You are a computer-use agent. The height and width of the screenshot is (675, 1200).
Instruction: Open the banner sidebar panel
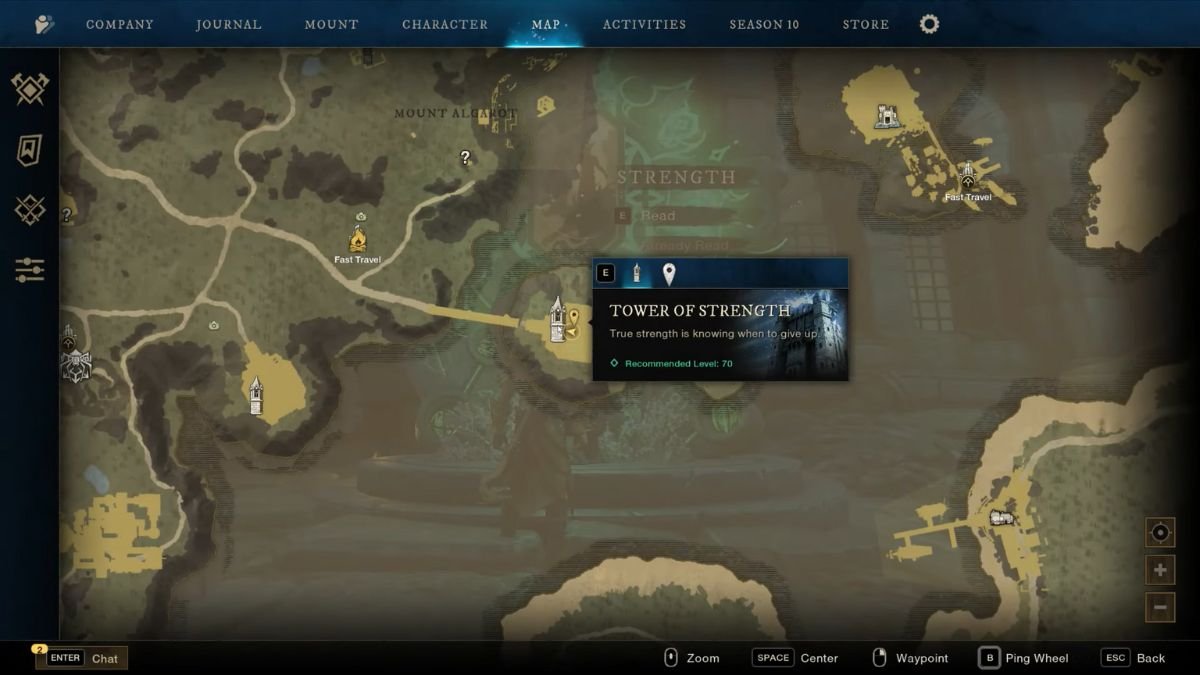[x=30, y=150]
